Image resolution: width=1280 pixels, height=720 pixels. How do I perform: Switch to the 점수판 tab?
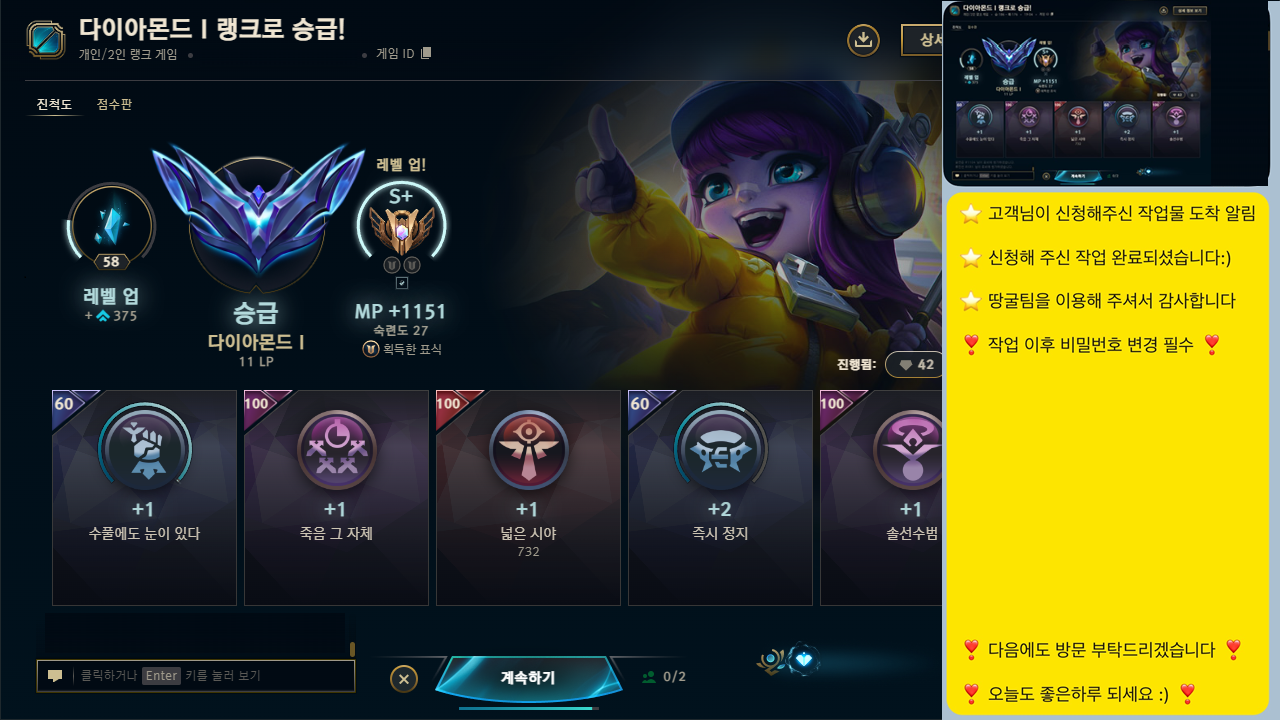tap(113, 104)
